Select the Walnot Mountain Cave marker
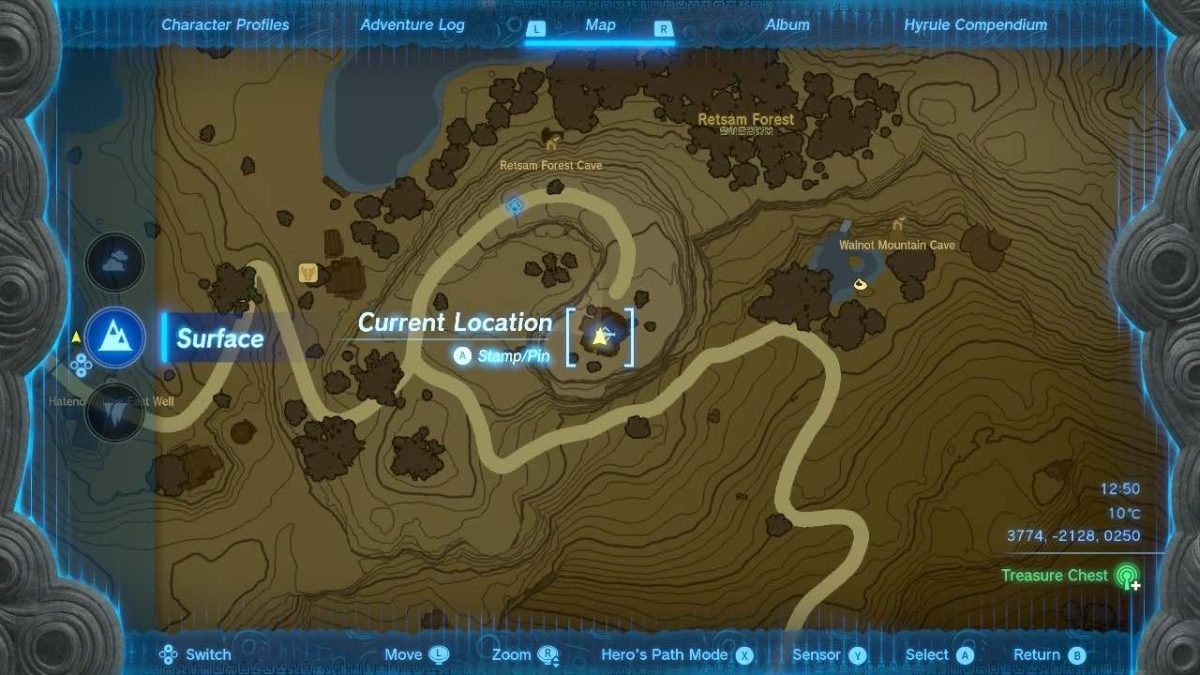The height and width of the screenshot is (675, 1200). coord(899,224)
